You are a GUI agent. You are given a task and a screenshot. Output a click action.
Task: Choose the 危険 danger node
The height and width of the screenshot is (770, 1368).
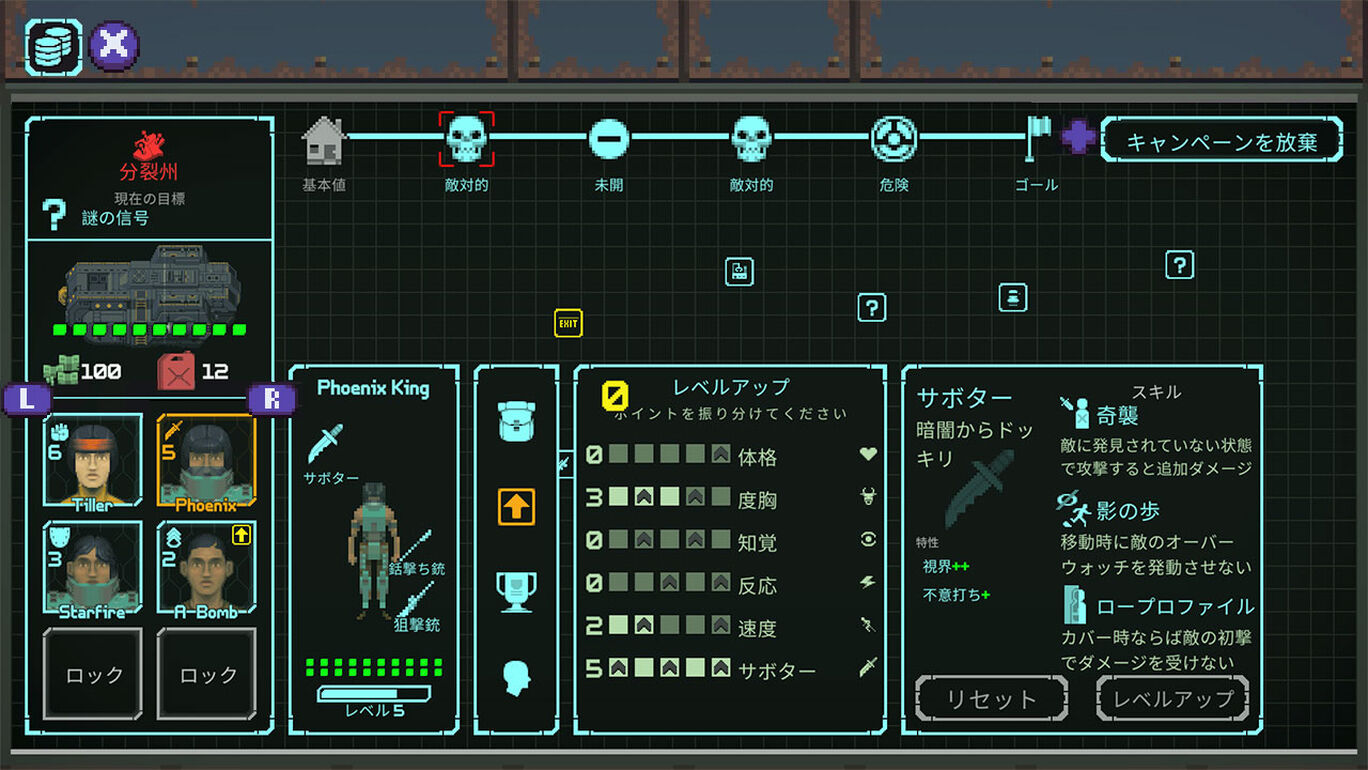(893, 139)
